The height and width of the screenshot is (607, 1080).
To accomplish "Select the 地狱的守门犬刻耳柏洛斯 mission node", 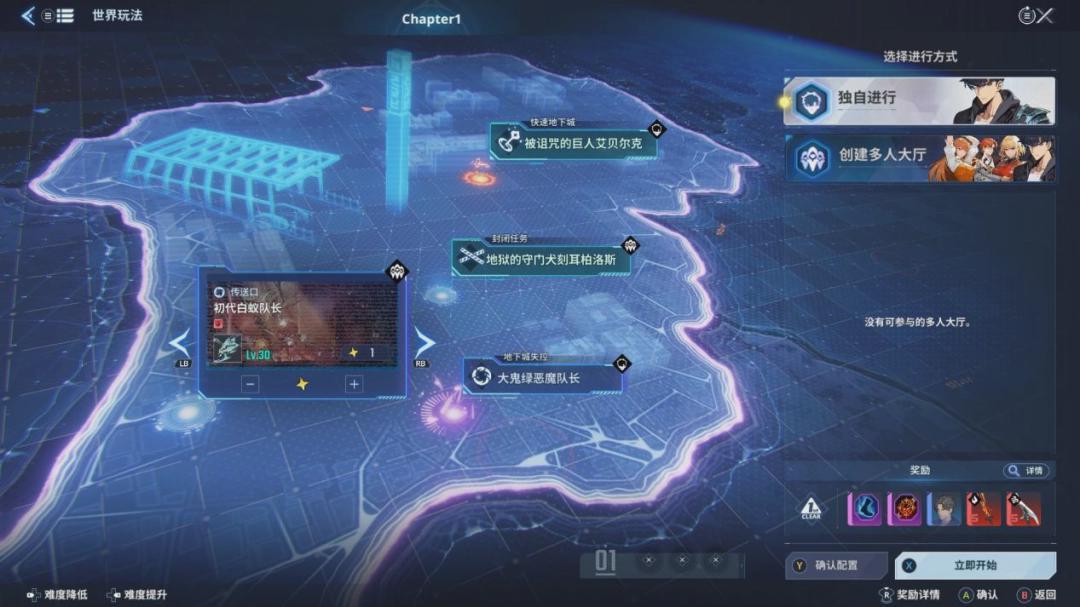I will [540, 259].
